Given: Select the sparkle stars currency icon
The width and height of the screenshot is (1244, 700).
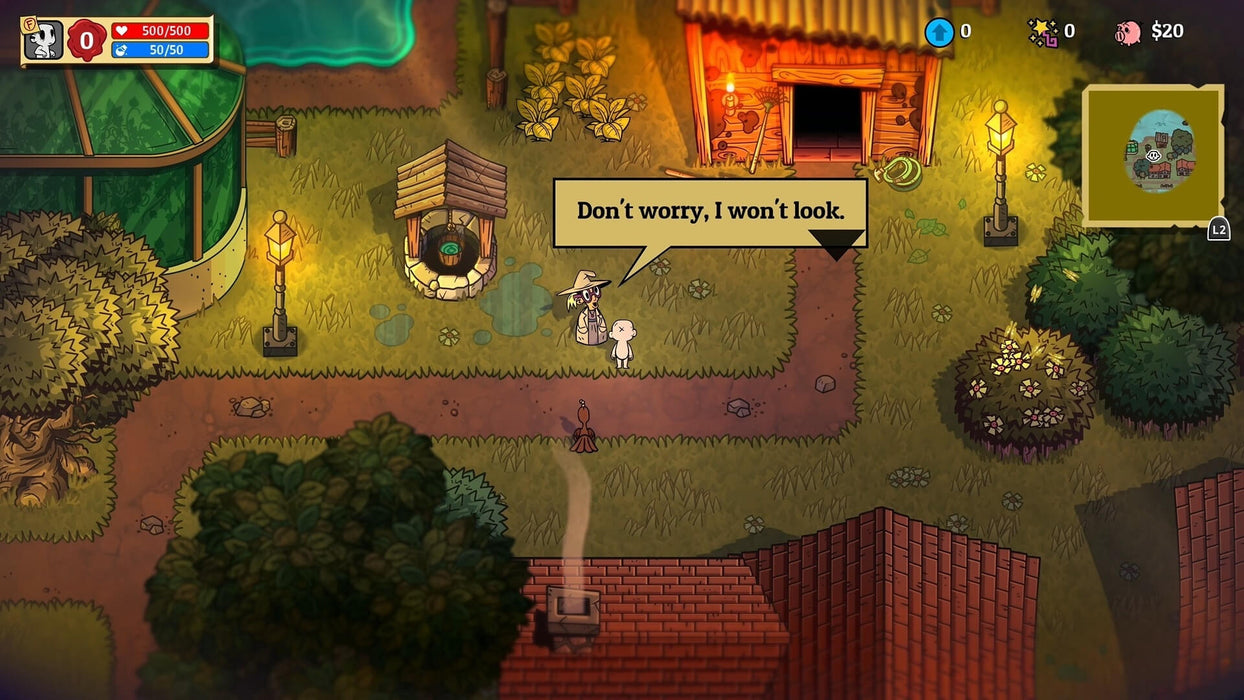Looking at the screenshot, I should [1043, 32].
